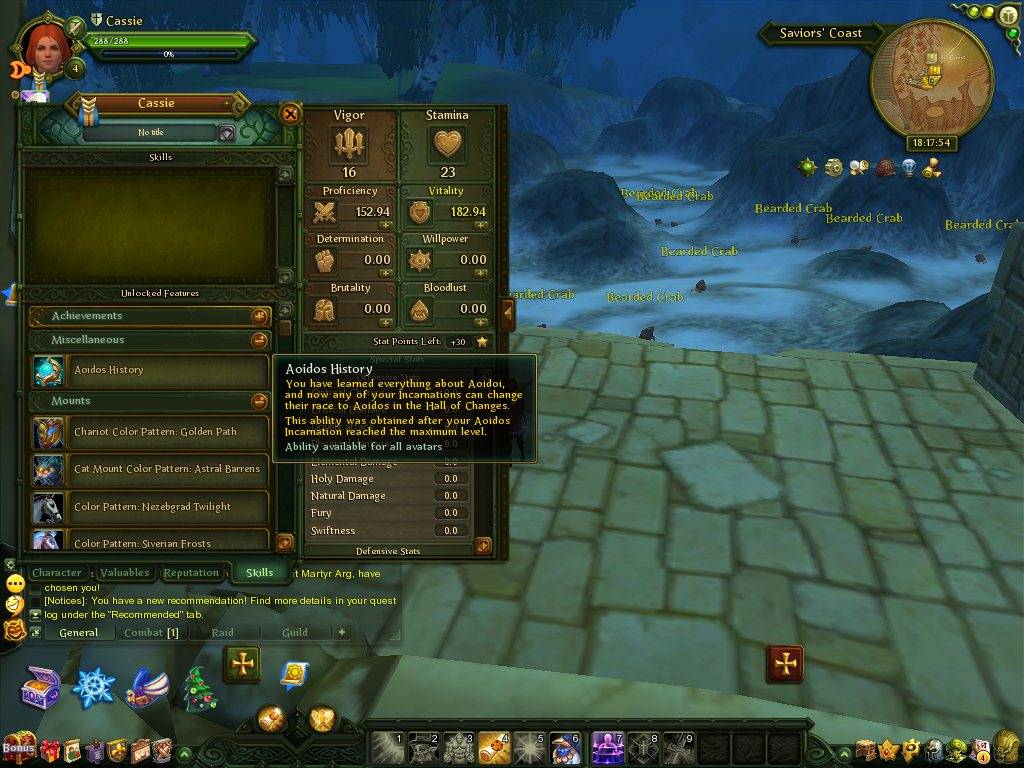Screen dimensions: 1024x768
Task: Close the character window
Action: (x=290, y=114)
